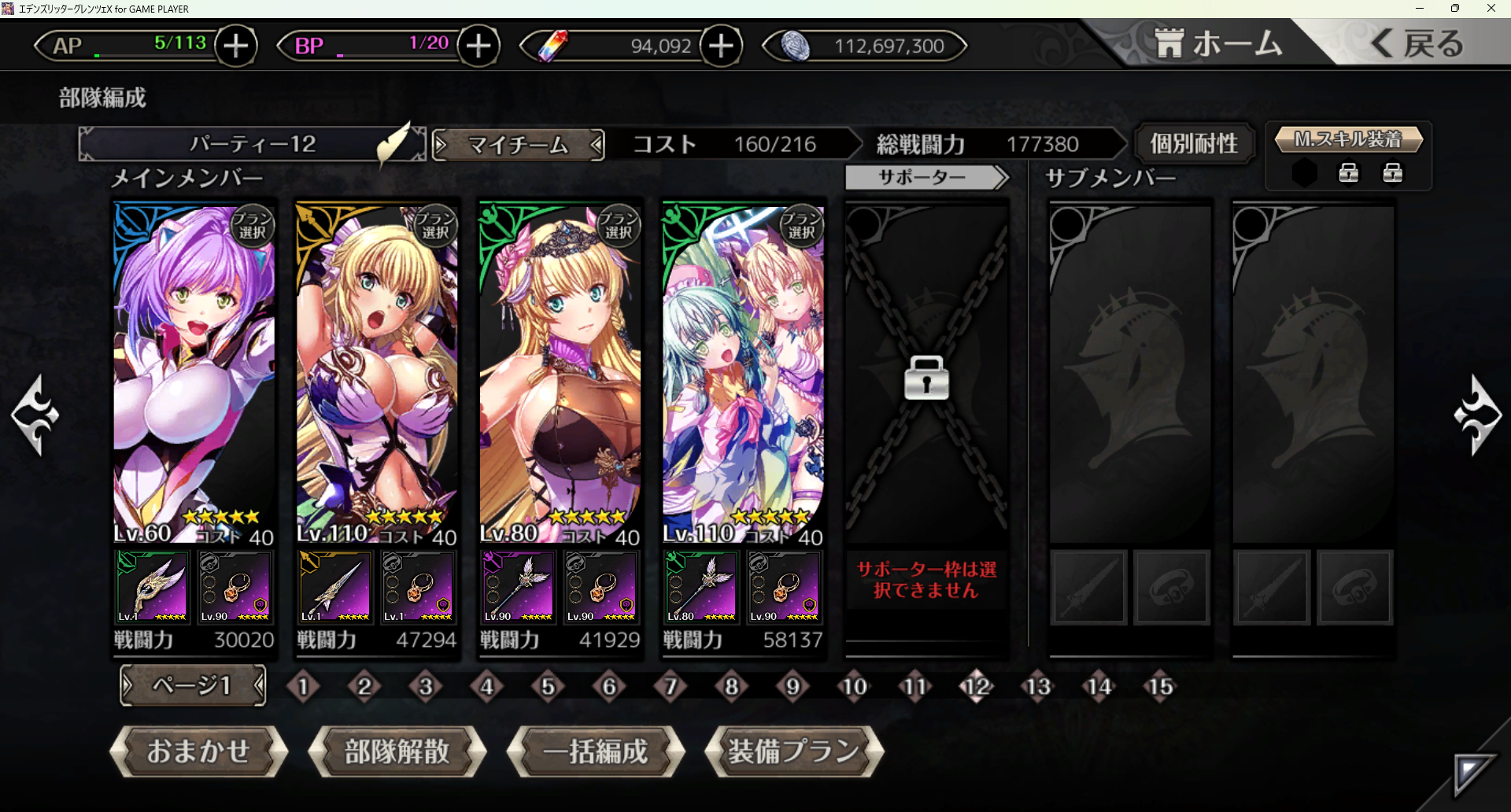Screen dimensions: 1511x812
Task: Add AP with the plus button
Action: pyautogui.click(x=235, y=46)
